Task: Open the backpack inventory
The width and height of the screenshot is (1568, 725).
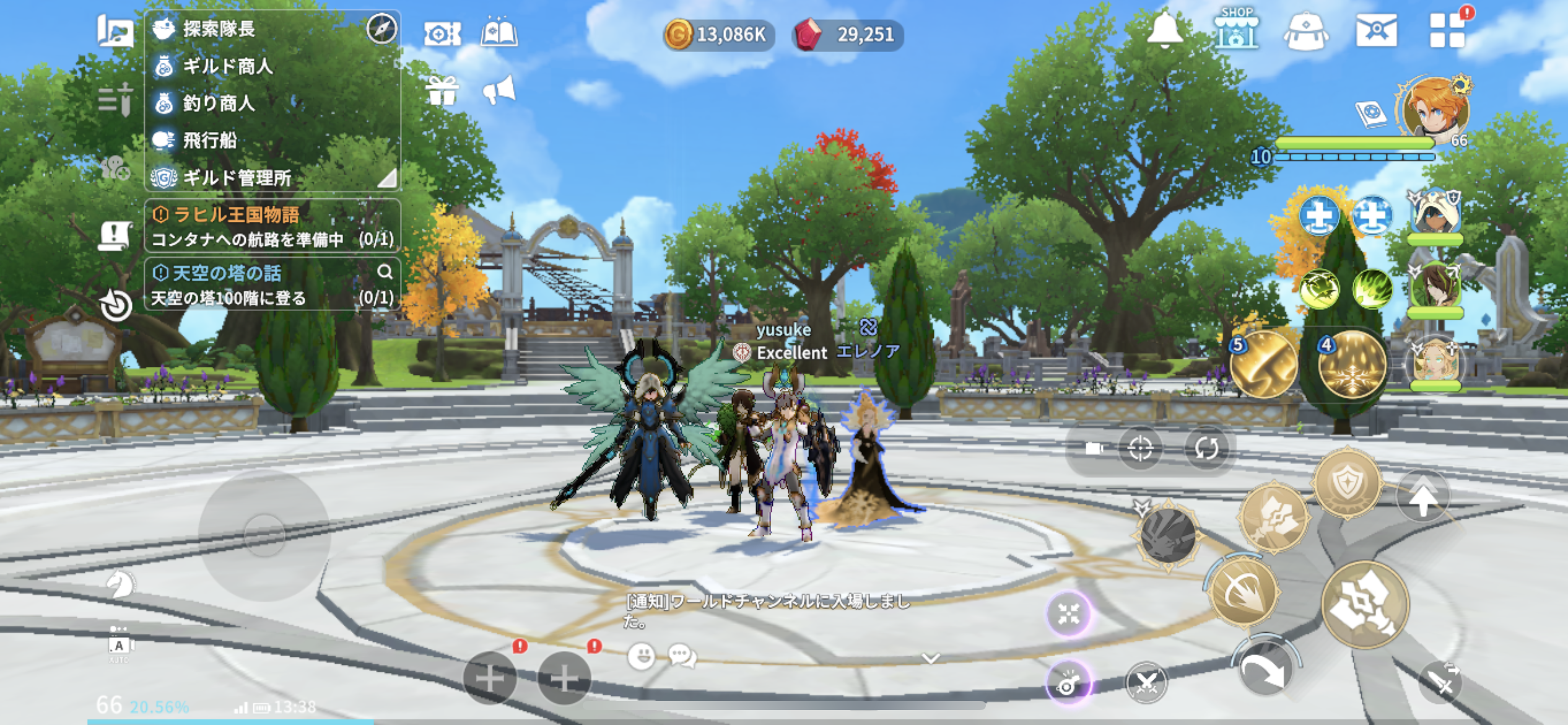Action: pyautogui.click(x=1305, y=31)
